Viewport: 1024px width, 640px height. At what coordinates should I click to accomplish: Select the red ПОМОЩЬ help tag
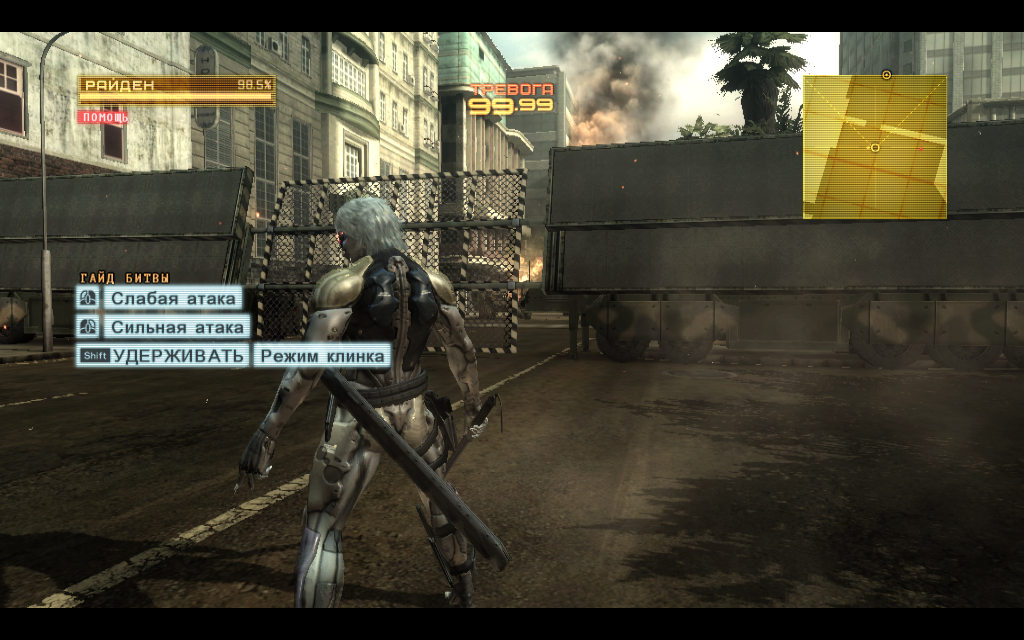coord(104,117)
